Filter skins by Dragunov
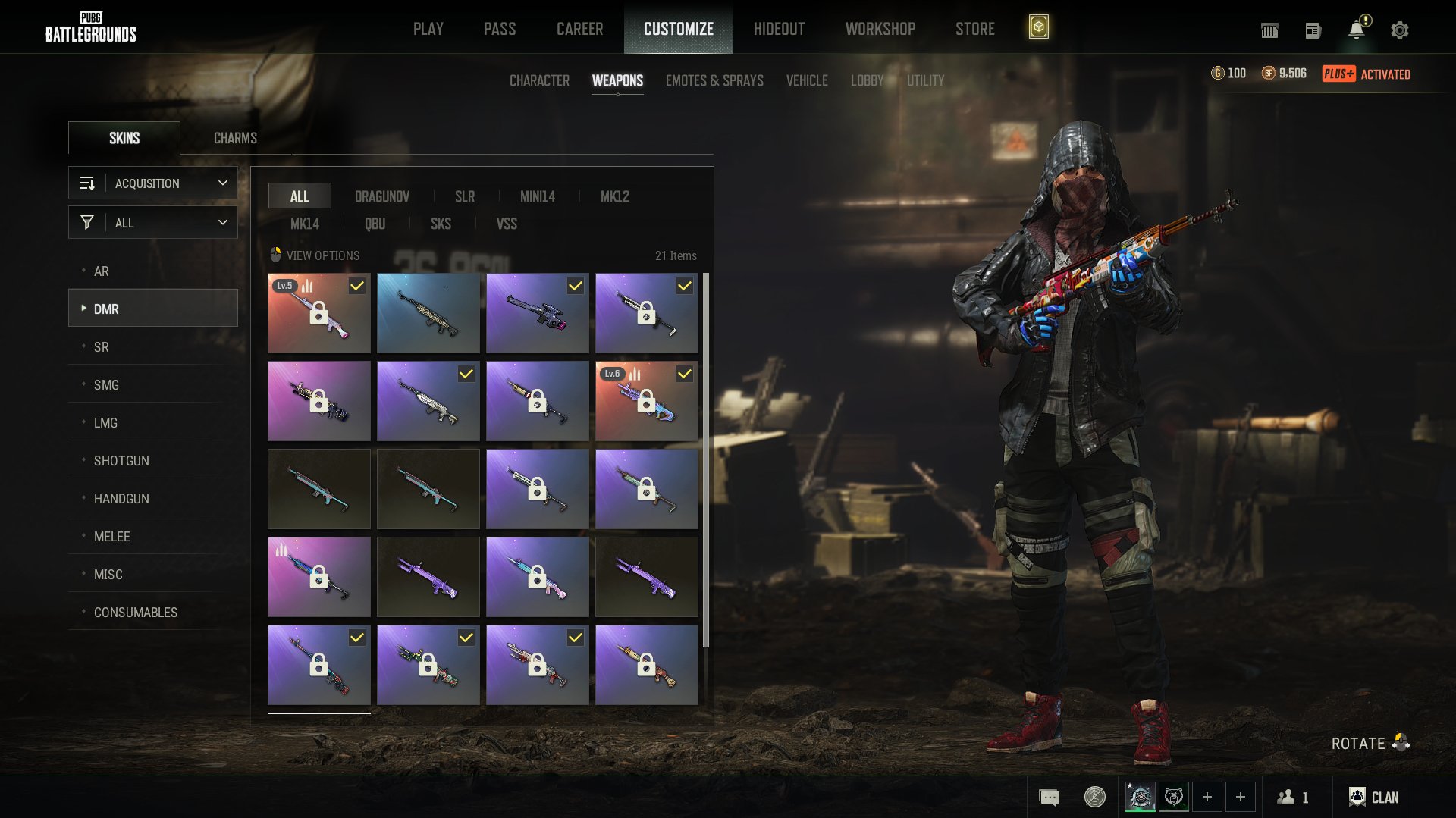Screen dimensions: 1456x818 pyautogui.click(x=382, y=196)
